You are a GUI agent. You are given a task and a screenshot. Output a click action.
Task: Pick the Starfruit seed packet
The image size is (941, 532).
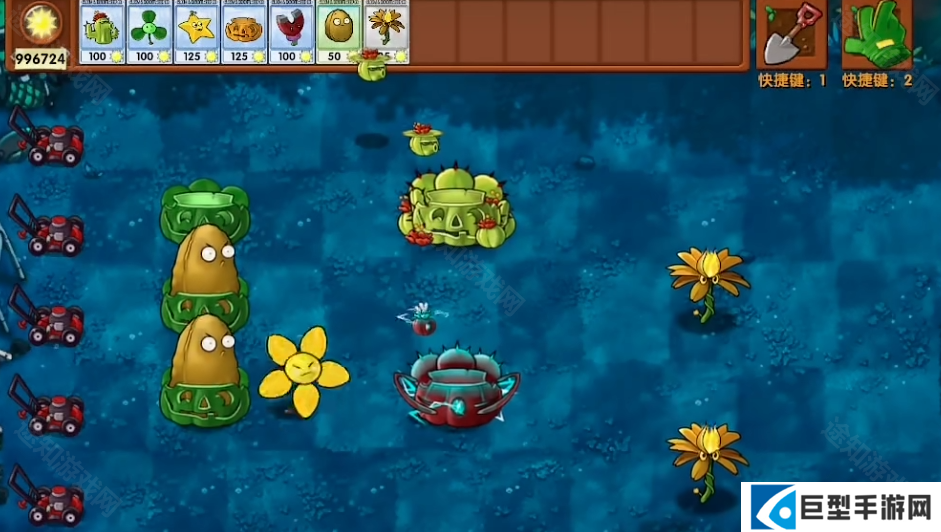pos(197,33)
